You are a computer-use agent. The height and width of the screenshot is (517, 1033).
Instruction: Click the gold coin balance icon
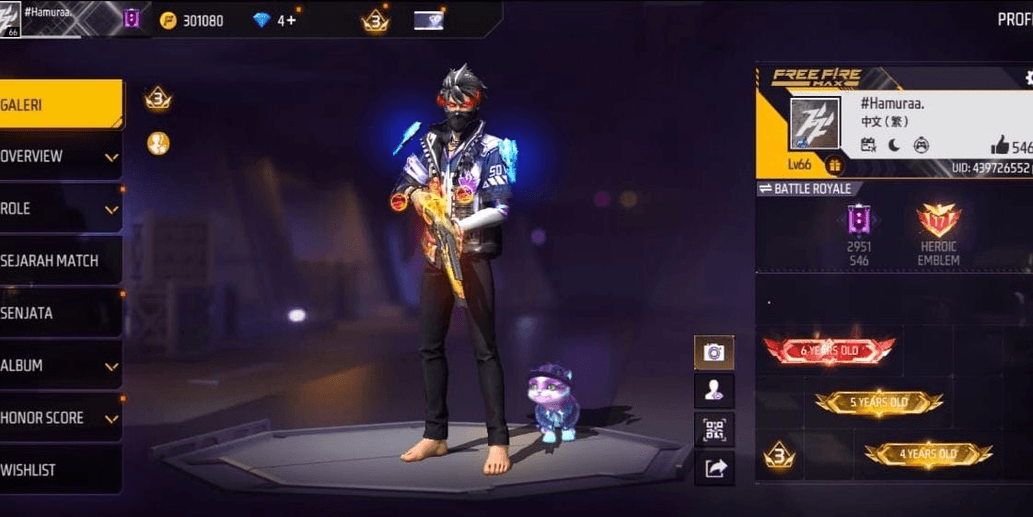pyautogui.click(x=168, y=20)
